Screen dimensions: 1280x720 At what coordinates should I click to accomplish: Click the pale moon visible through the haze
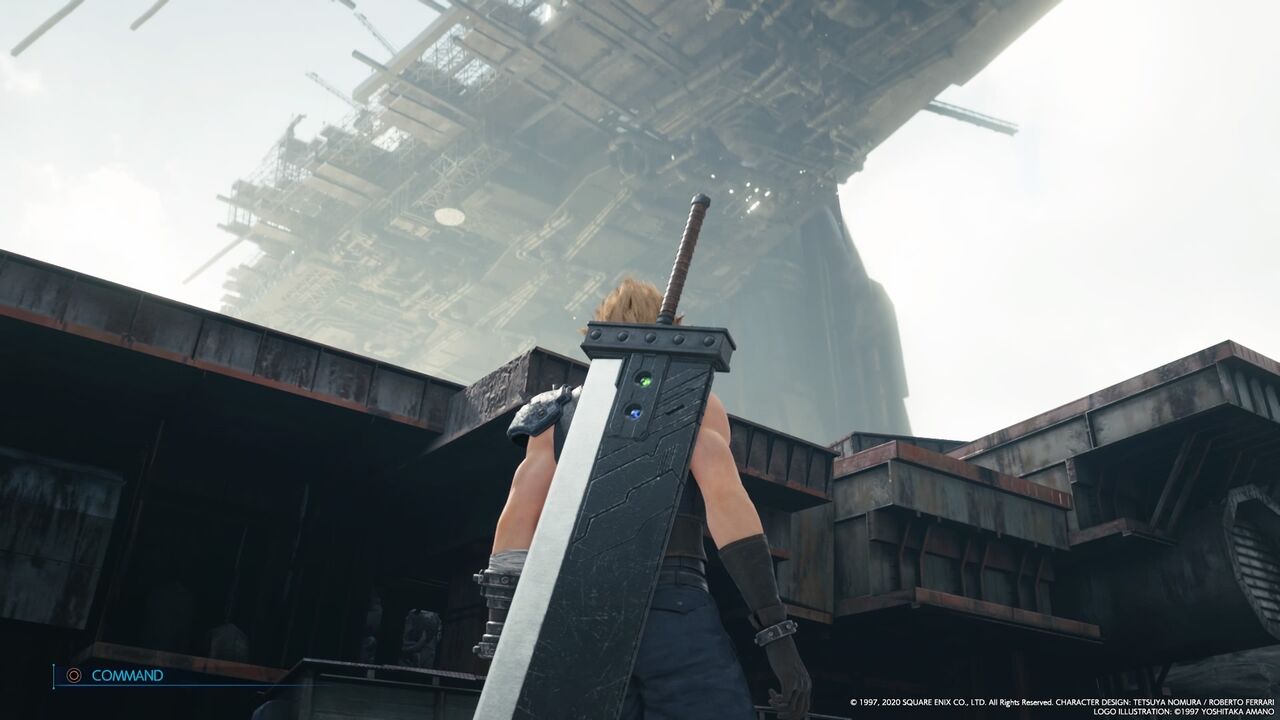pyautogui.click(x=447, y=215)
